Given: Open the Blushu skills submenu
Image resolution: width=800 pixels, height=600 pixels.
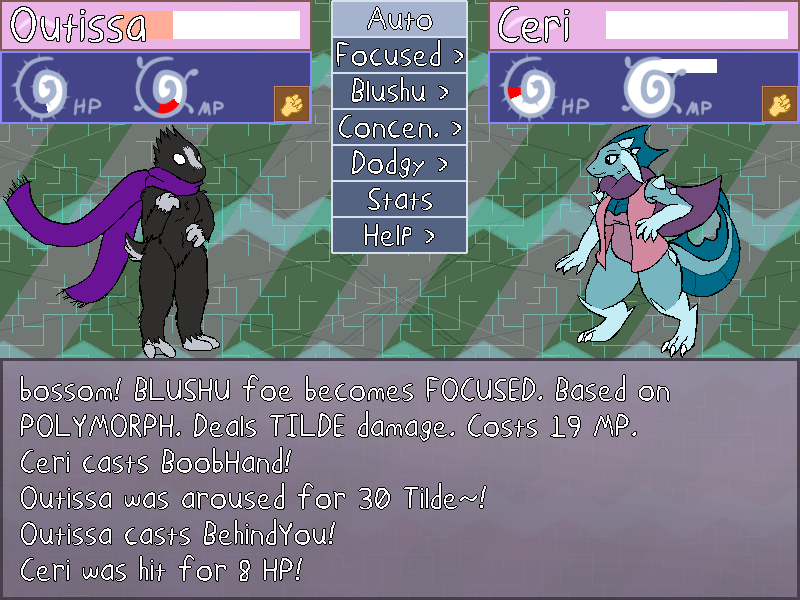Looking at the screenshot, I should coord(399,91).
